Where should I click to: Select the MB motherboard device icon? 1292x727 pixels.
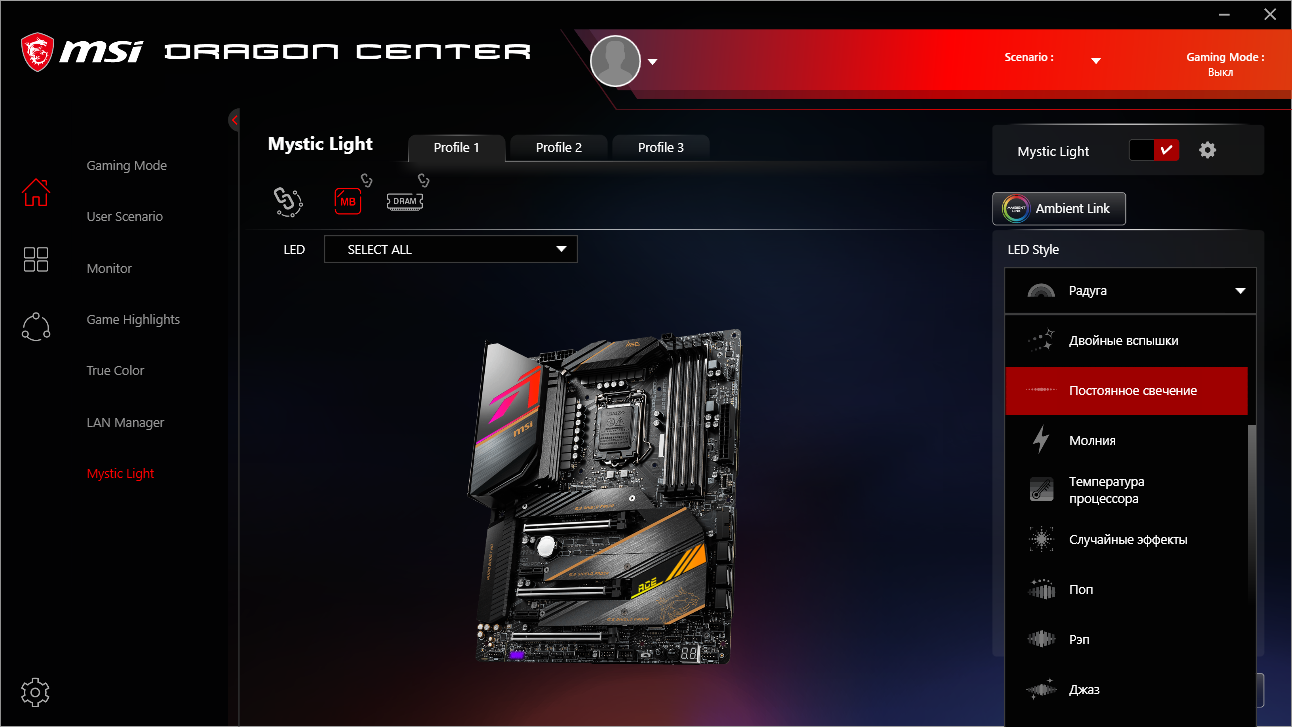pyautogui.click(x=348, y=201)
